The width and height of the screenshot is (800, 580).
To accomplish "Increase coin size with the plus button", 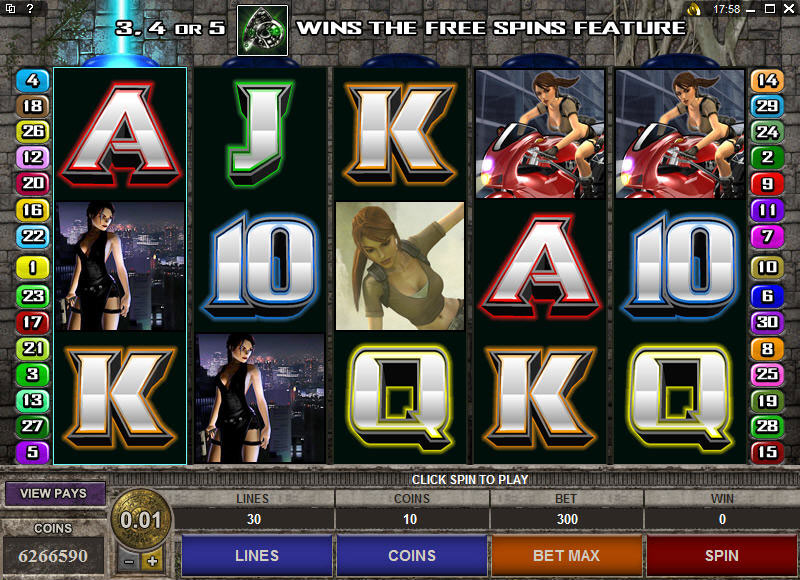I will click(152, 561).
